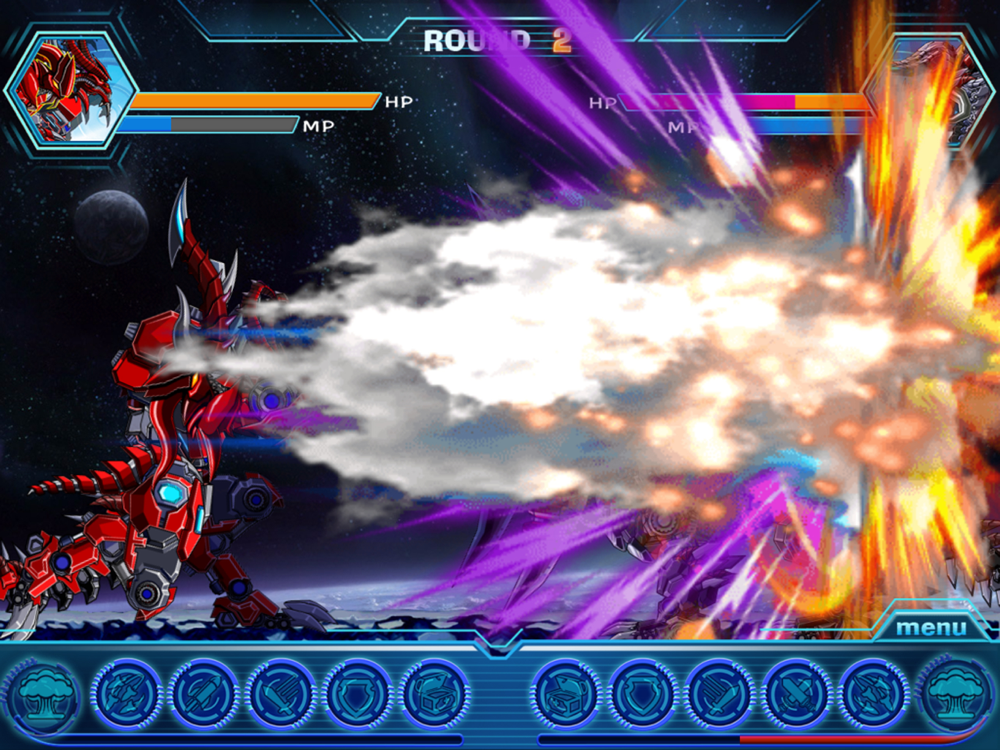The image size is (1000, 750).
Task: Open the menu button
Action: click(931, 628)
